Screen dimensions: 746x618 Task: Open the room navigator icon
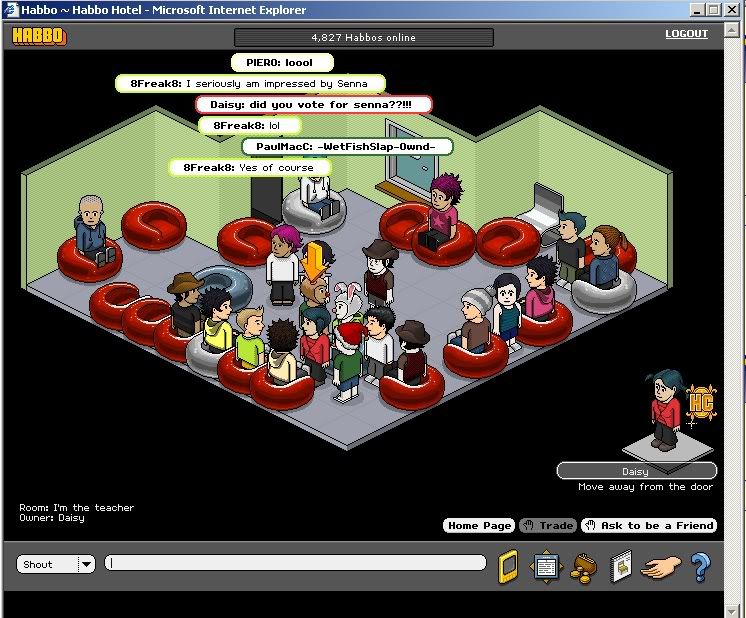pos(545,566)
